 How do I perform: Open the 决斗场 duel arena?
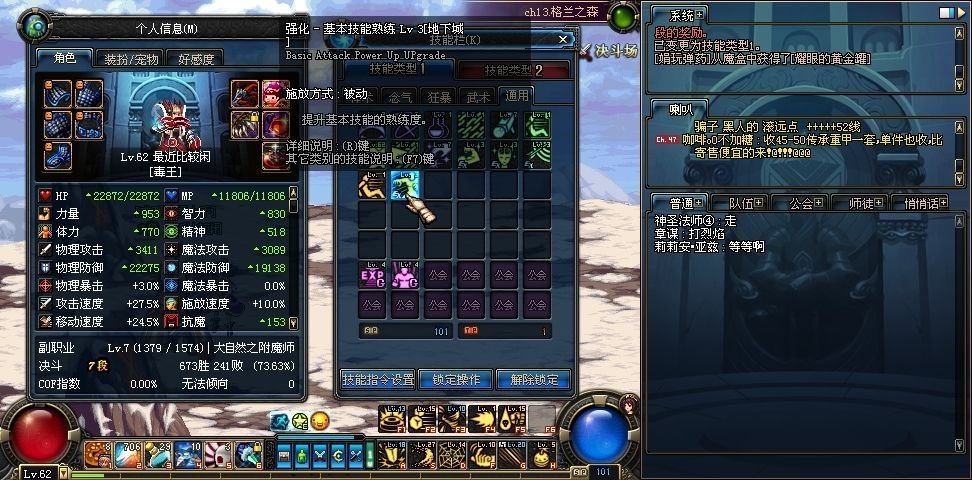click(613, 48)
